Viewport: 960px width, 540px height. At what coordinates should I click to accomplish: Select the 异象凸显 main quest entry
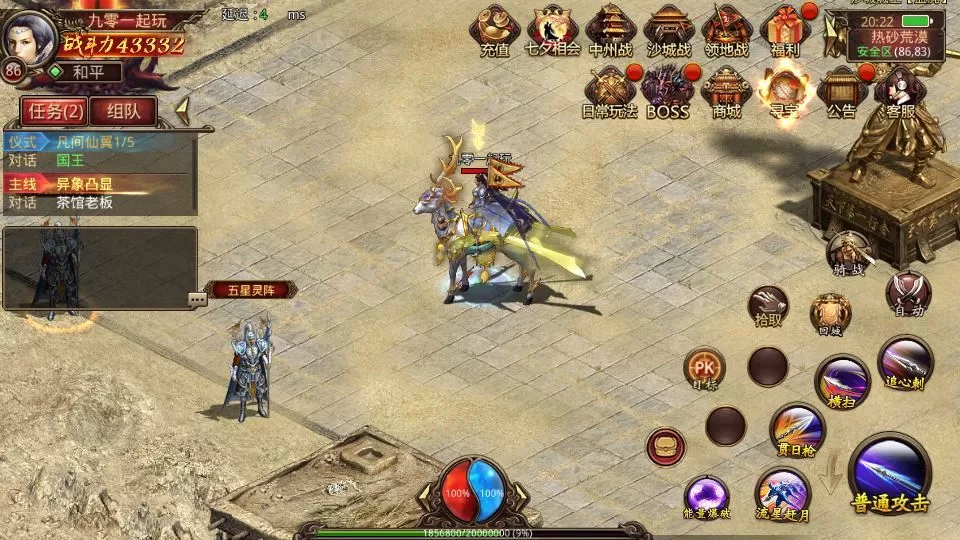pos(84,183)
